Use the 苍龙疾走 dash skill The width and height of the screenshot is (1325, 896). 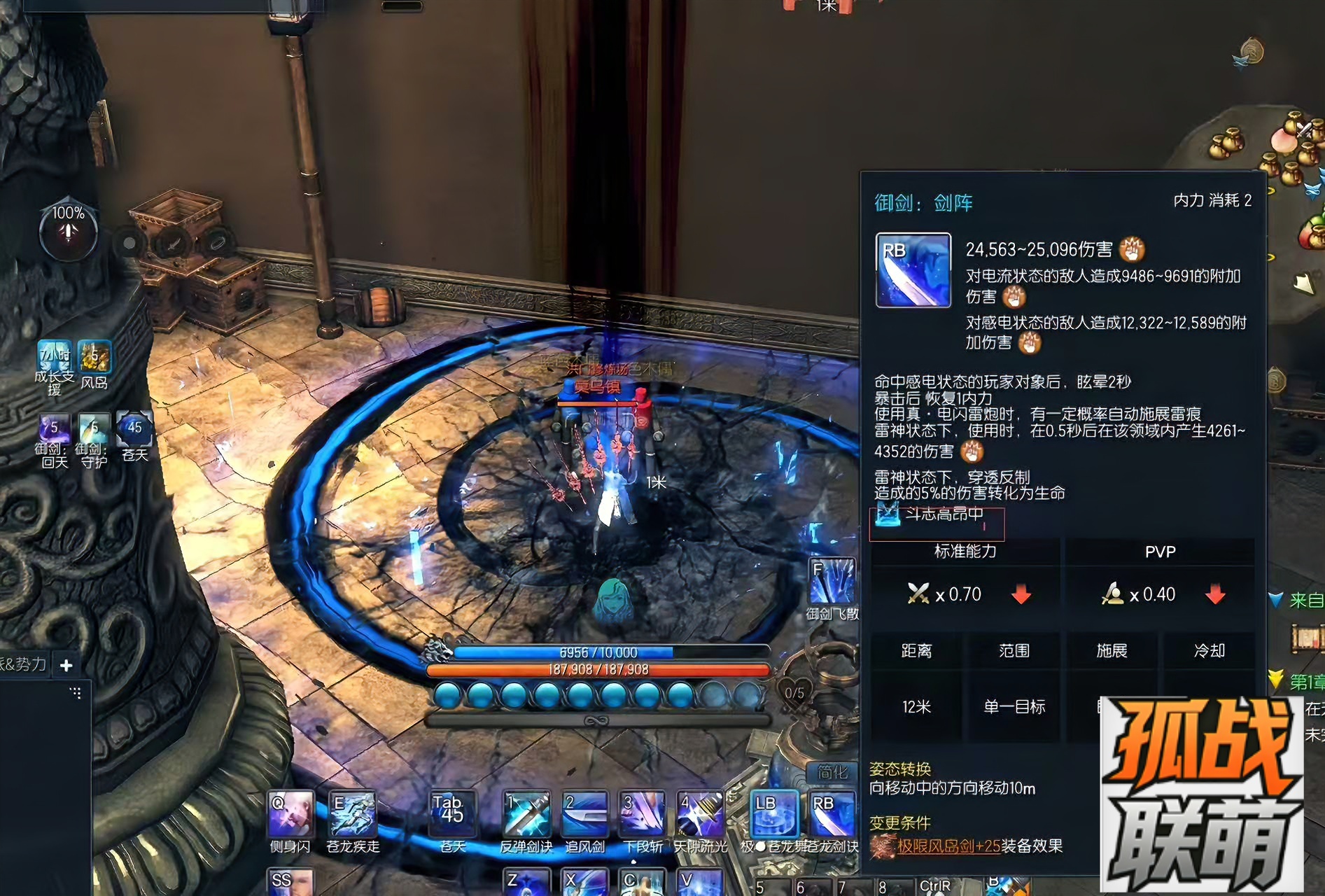[x=352, y=813]
